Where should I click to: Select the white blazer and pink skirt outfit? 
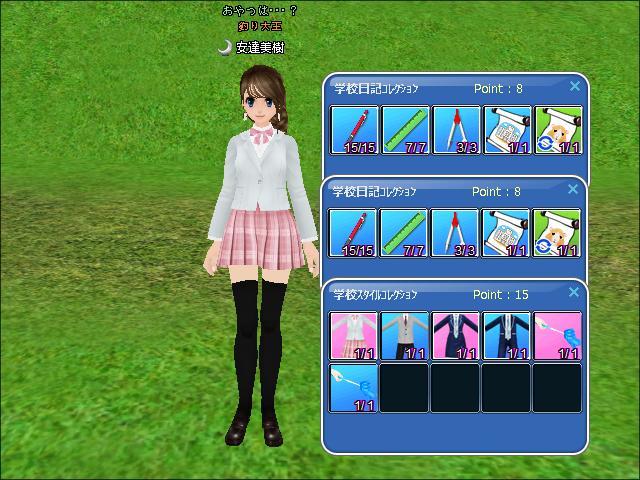coord(353,335)
